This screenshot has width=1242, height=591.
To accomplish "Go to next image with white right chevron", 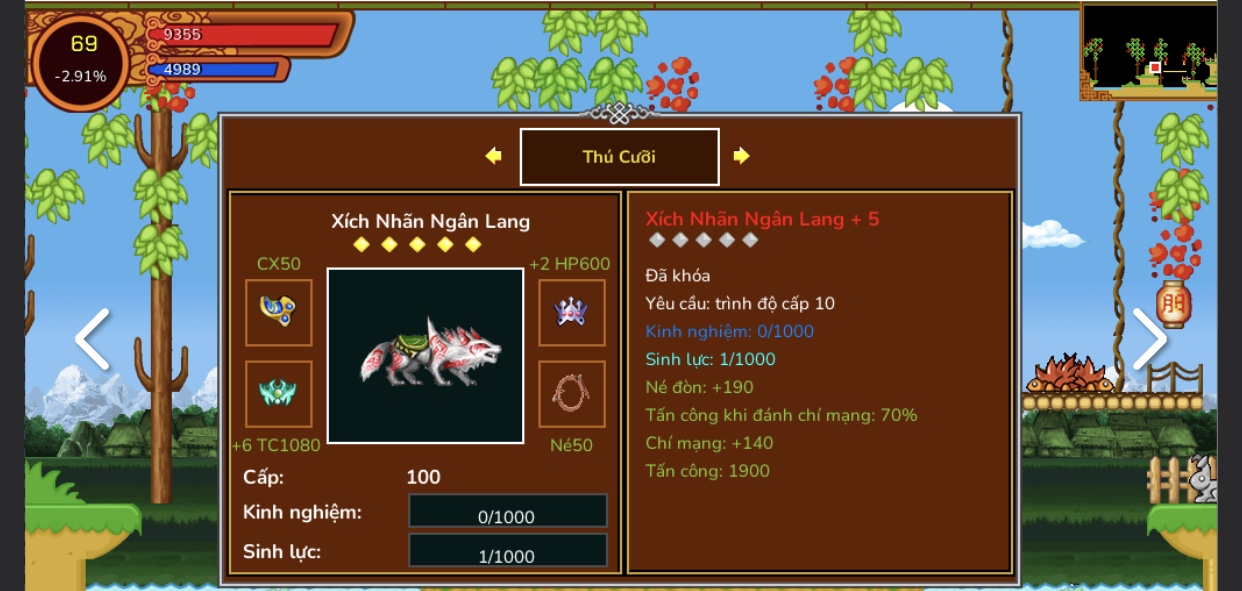I will point(1149,339).
